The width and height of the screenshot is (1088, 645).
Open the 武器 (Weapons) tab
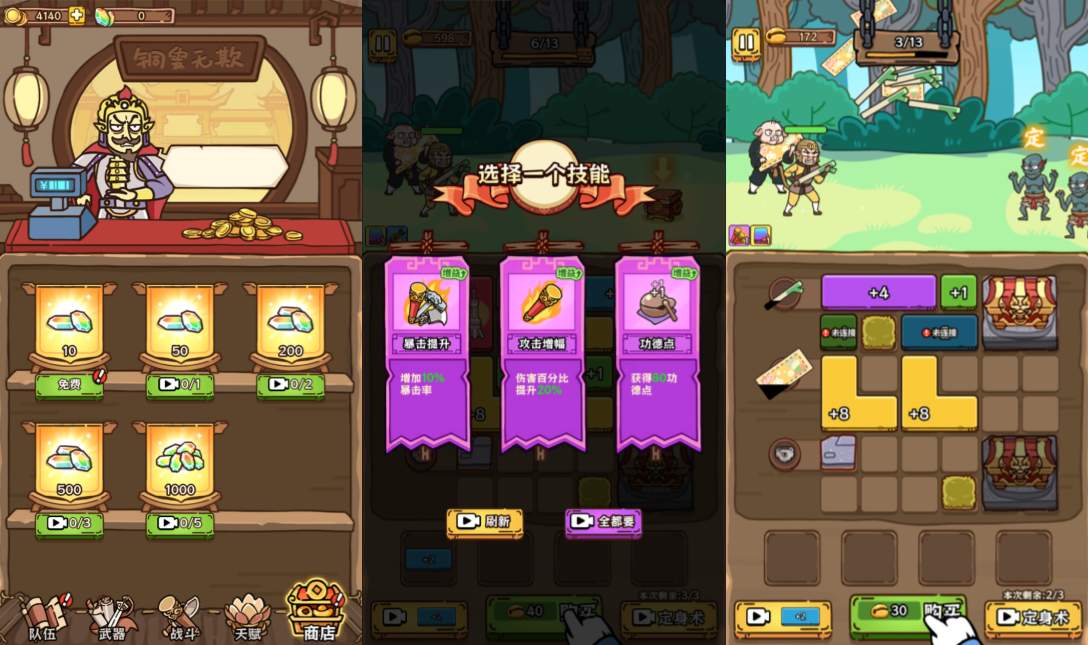click(111, 616)
